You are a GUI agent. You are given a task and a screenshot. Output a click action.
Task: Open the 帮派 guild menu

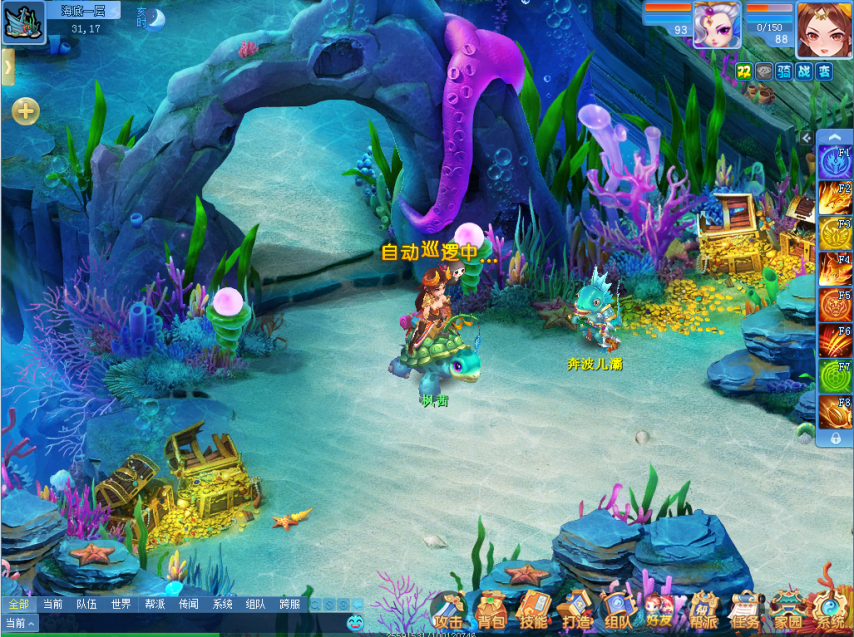[704, 610]
